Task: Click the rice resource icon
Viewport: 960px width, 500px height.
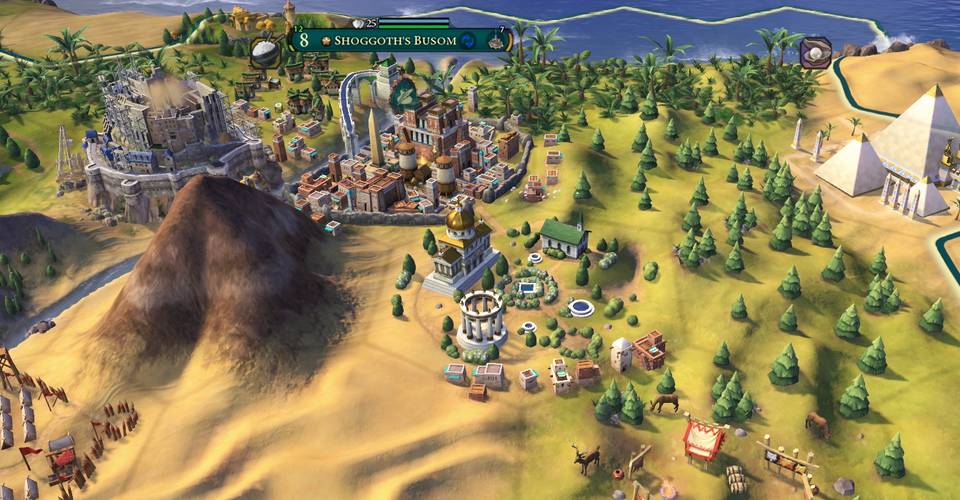Action: pos(266,51)
